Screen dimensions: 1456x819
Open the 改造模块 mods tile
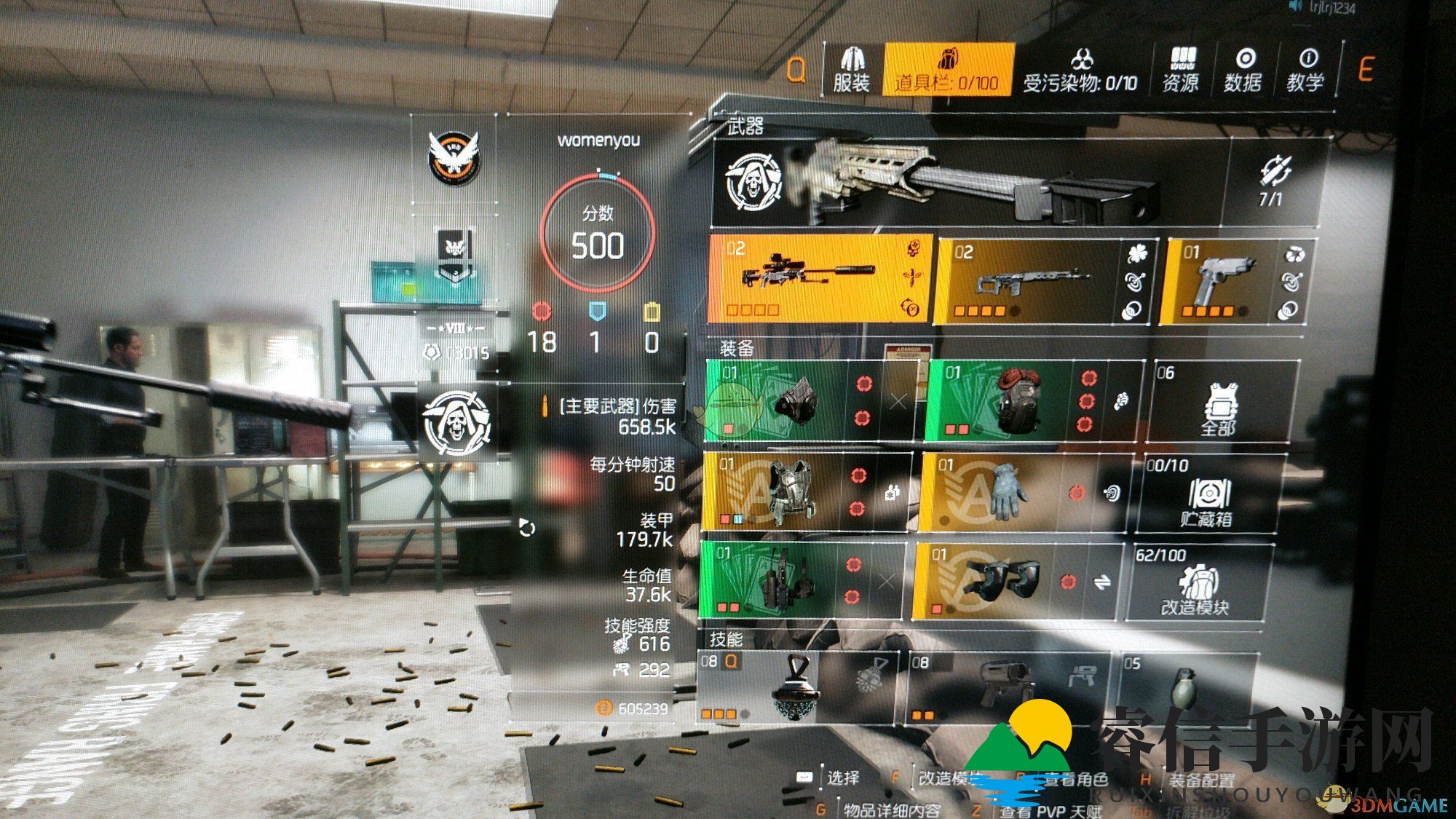[1195, 582]
